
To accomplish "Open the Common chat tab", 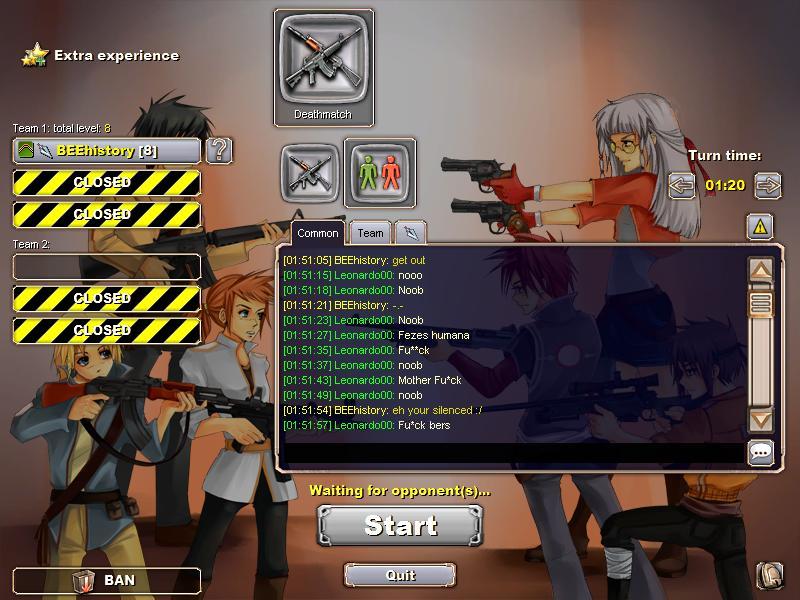I will tap(318, 233).
